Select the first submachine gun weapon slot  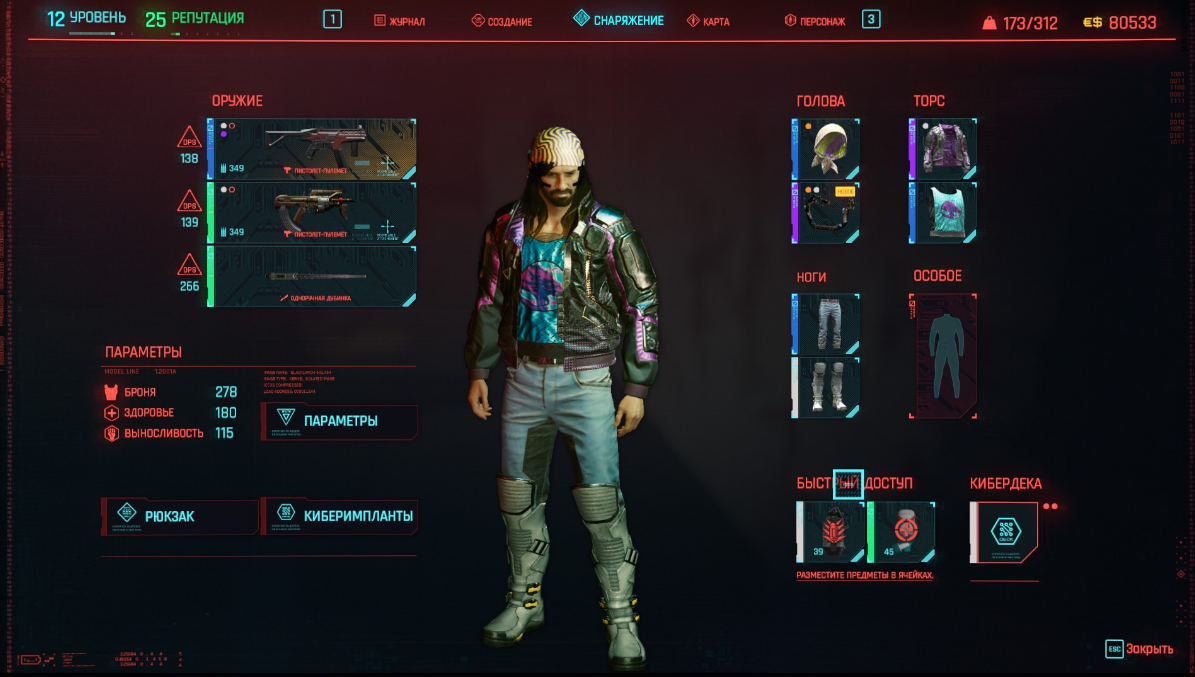312,149
